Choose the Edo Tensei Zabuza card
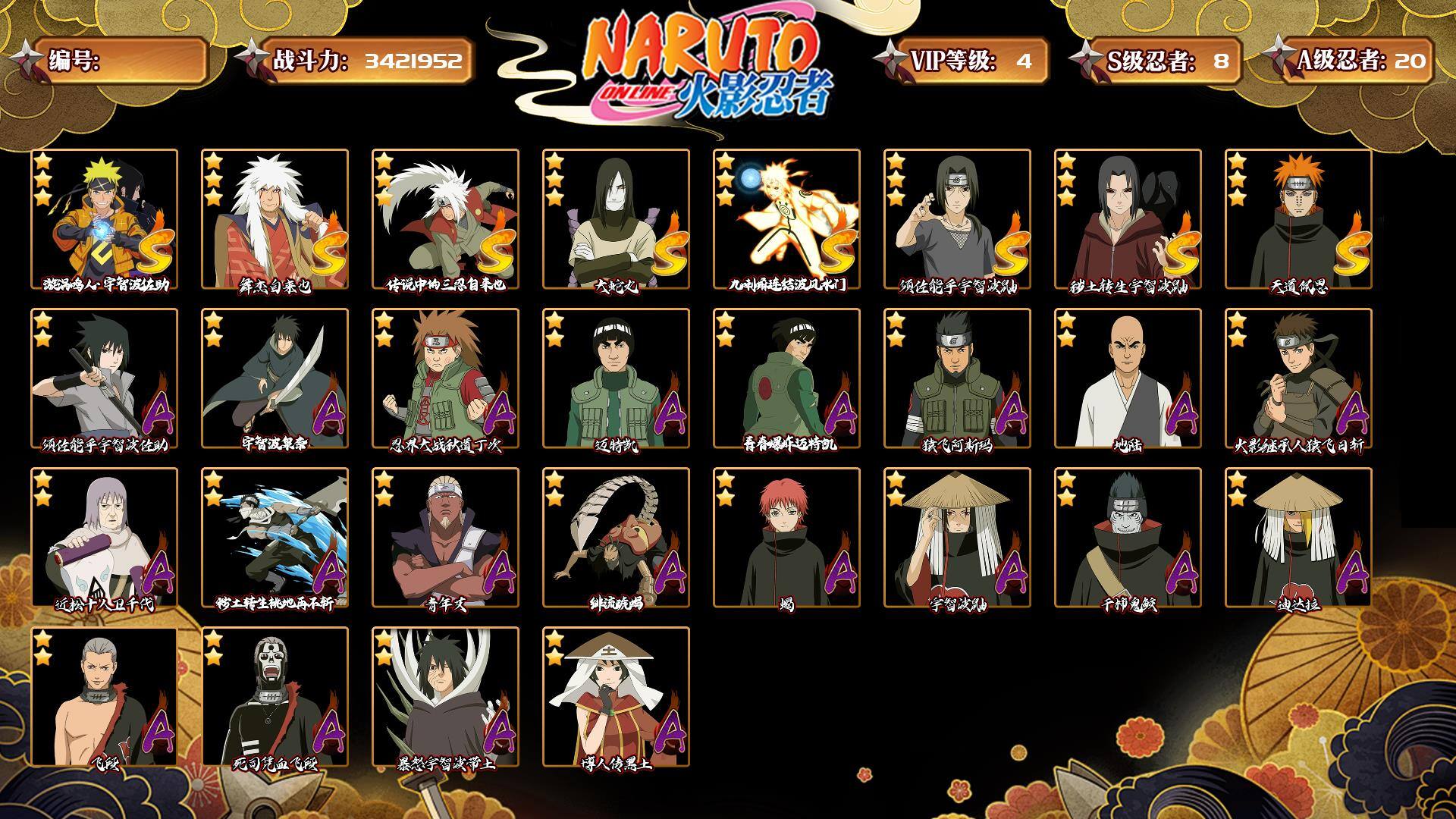 pyautogui.click(x=275, y=538)
